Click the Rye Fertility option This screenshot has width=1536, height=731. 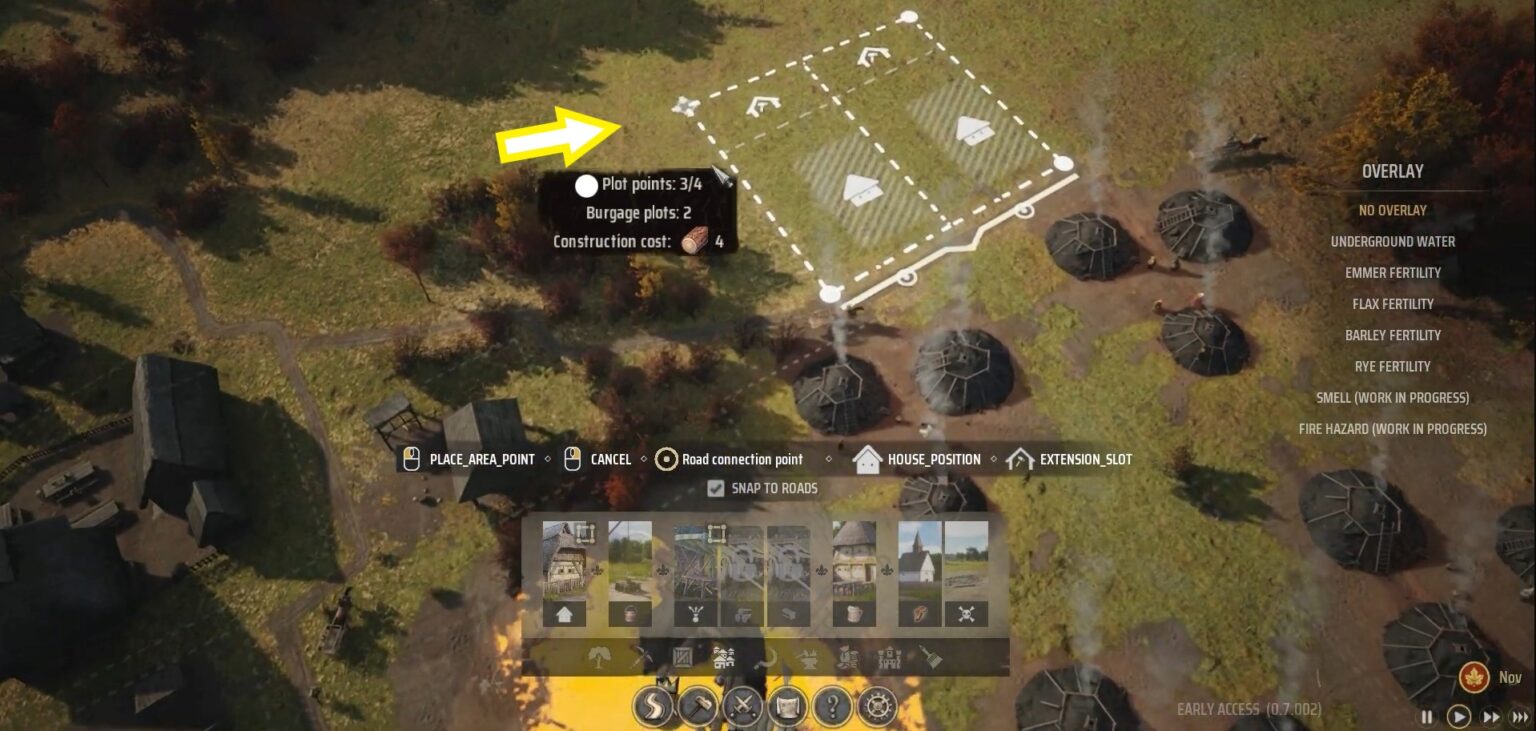(1391, 366)
